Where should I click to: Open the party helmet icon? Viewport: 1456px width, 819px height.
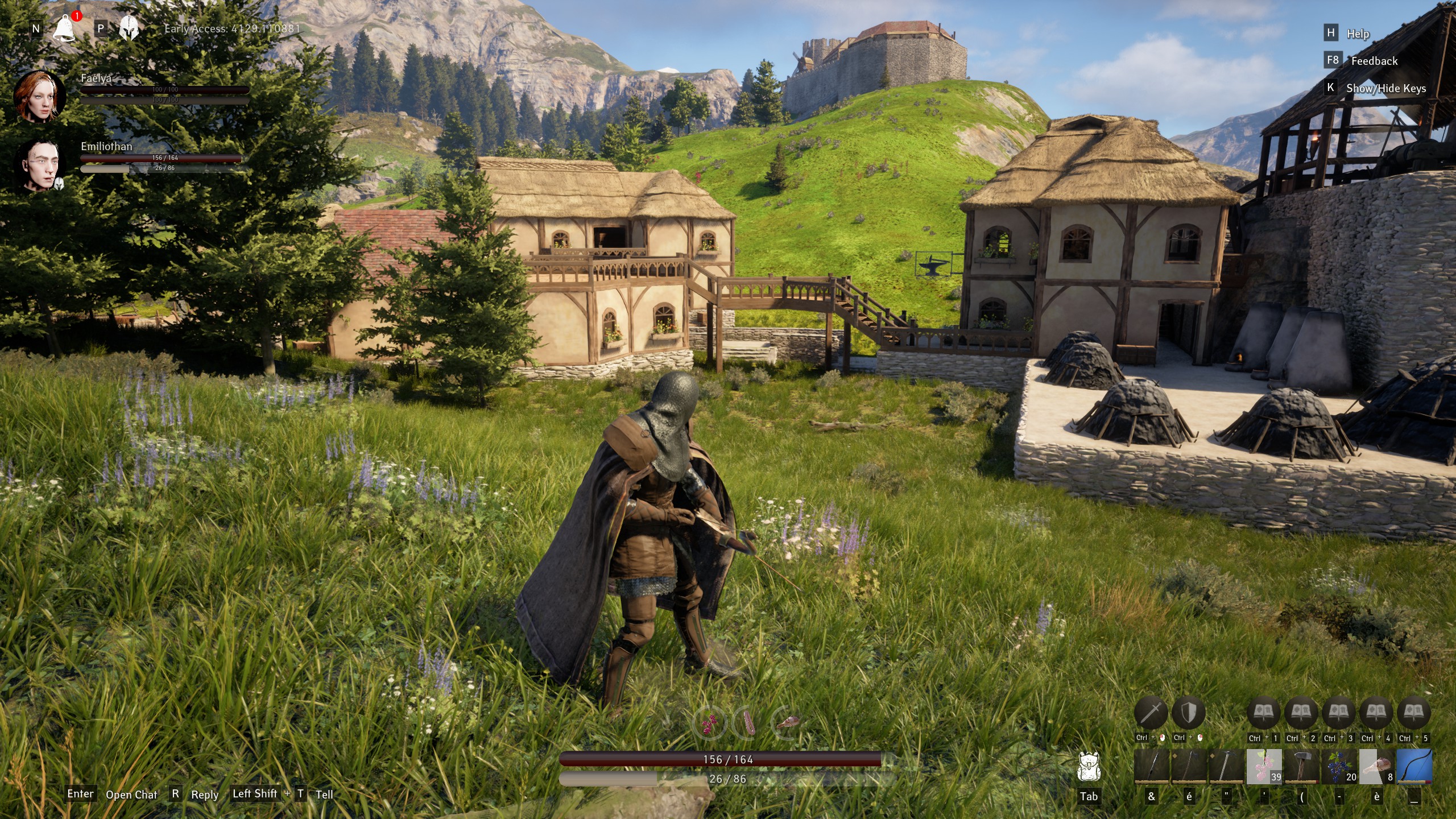point(129,28)
